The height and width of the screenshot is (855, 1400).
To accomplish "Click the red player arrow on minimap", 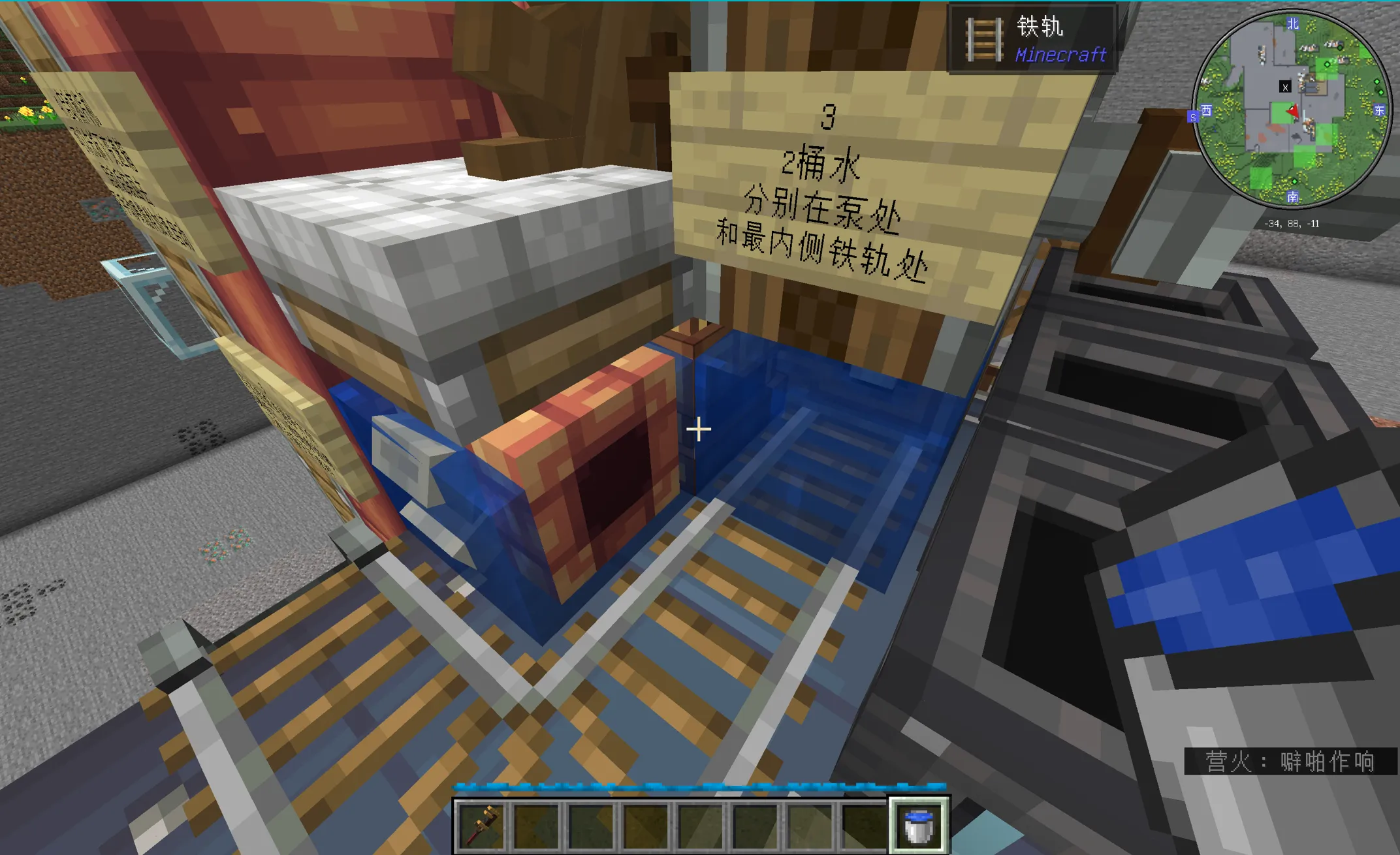I will click(x=1292, y=112).
